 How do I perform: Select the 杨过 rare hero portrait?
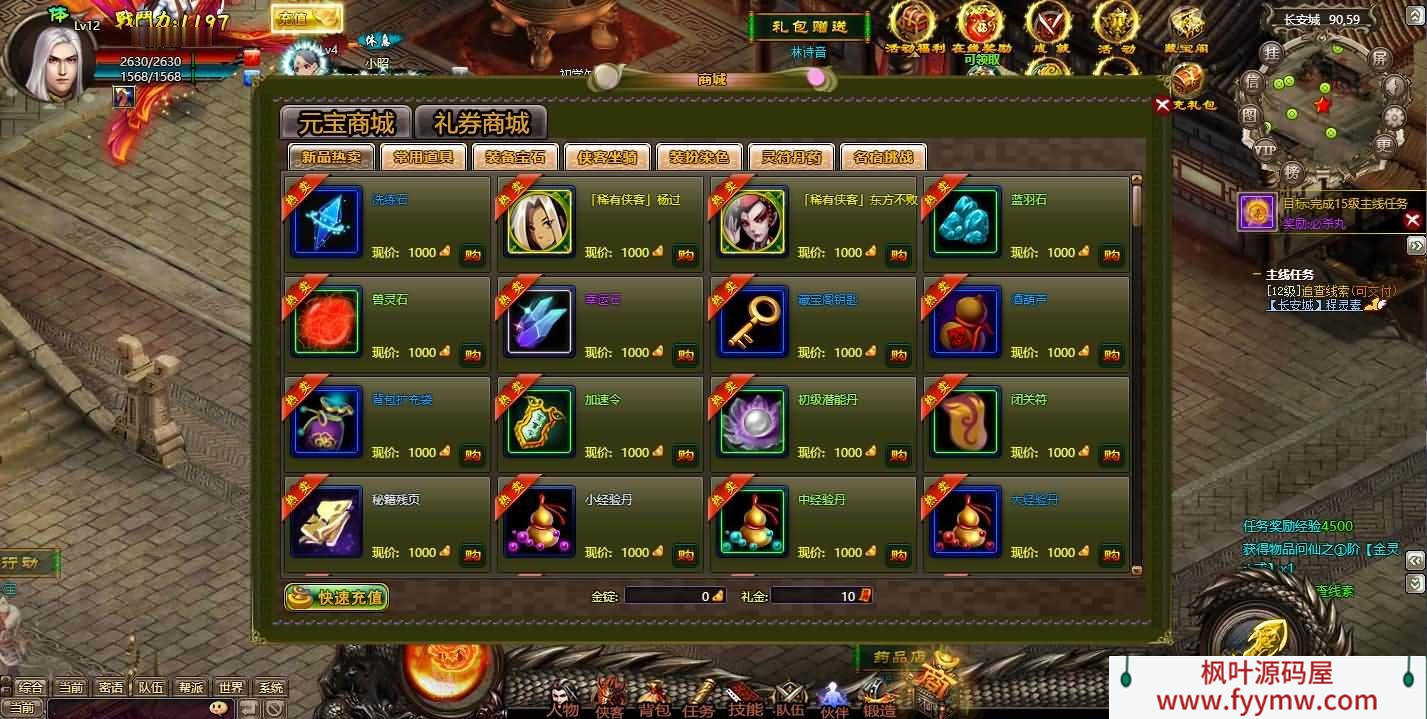pos(541,221)
